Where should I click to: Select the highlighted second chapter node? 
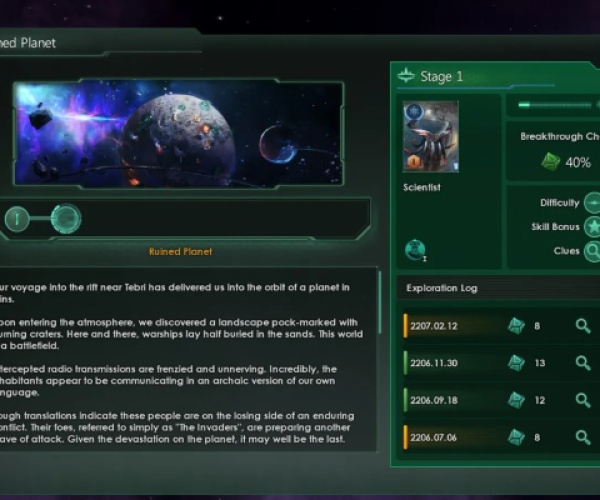[66, 218]
